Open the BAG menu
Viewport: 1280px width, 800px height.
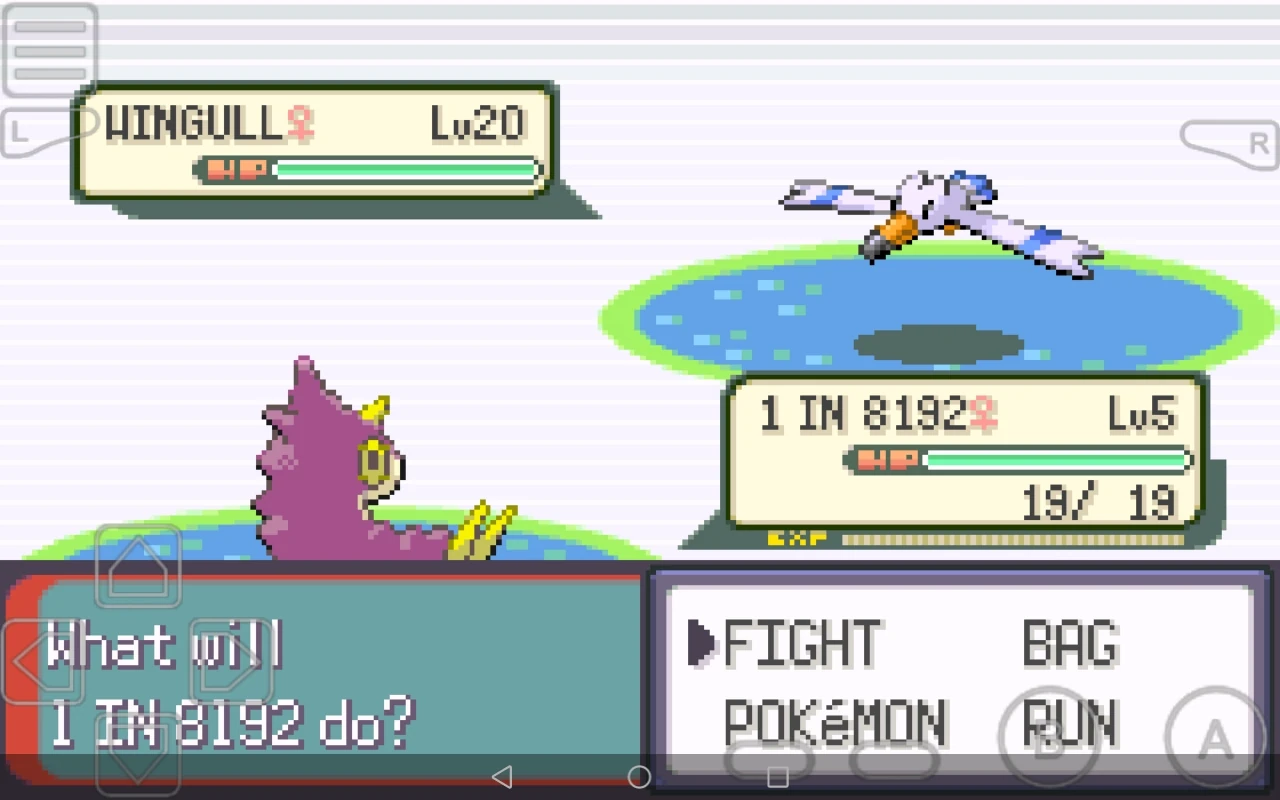point(1070,643)
